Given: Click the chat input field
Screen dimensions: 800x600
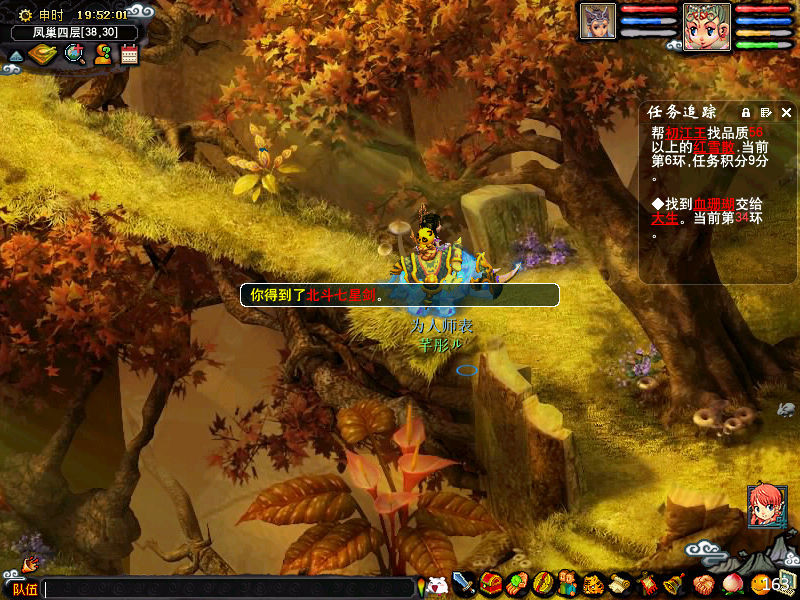Looking at the screenshot, I should [x=228, y=588].
